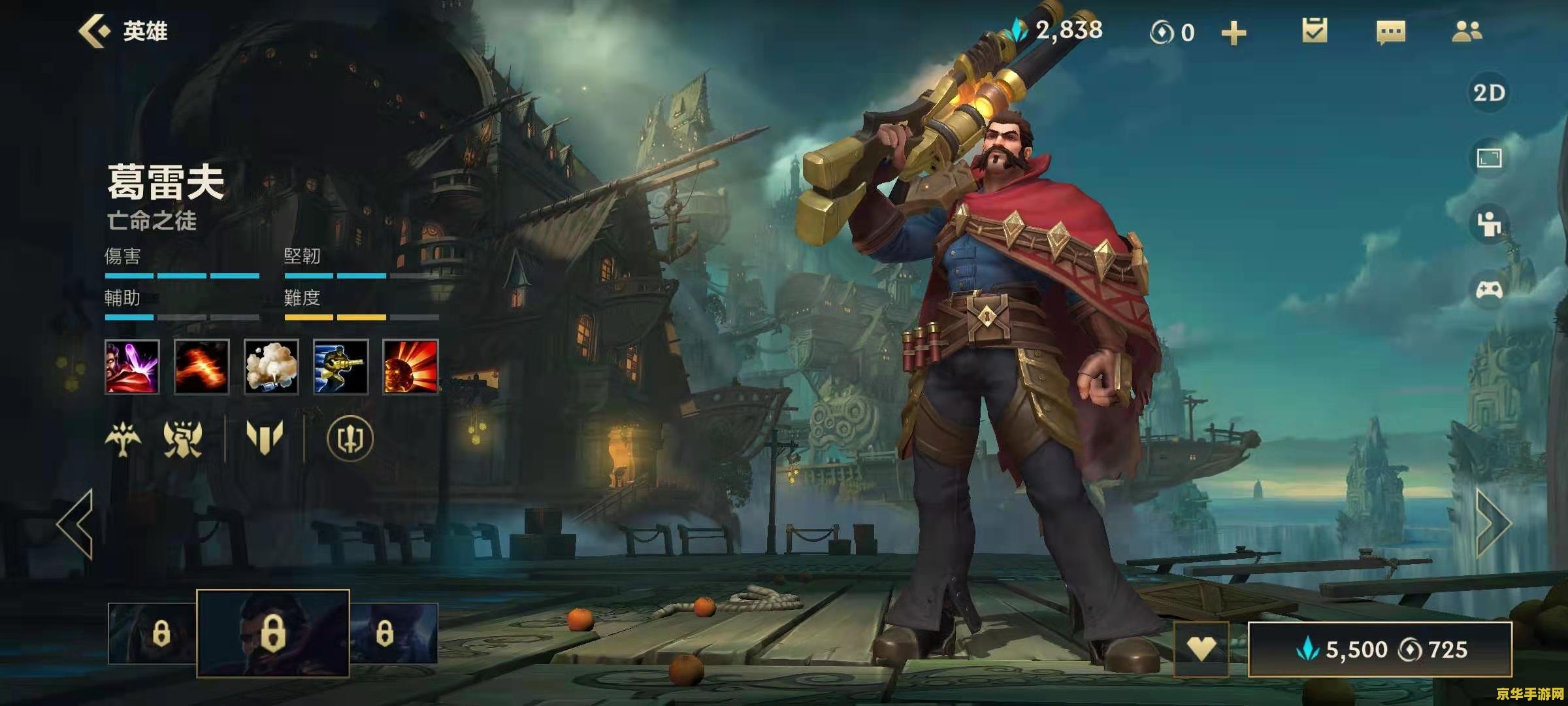Open the circular recommended build icon
Screen dimensions: 1568x706
coord(350,438)
